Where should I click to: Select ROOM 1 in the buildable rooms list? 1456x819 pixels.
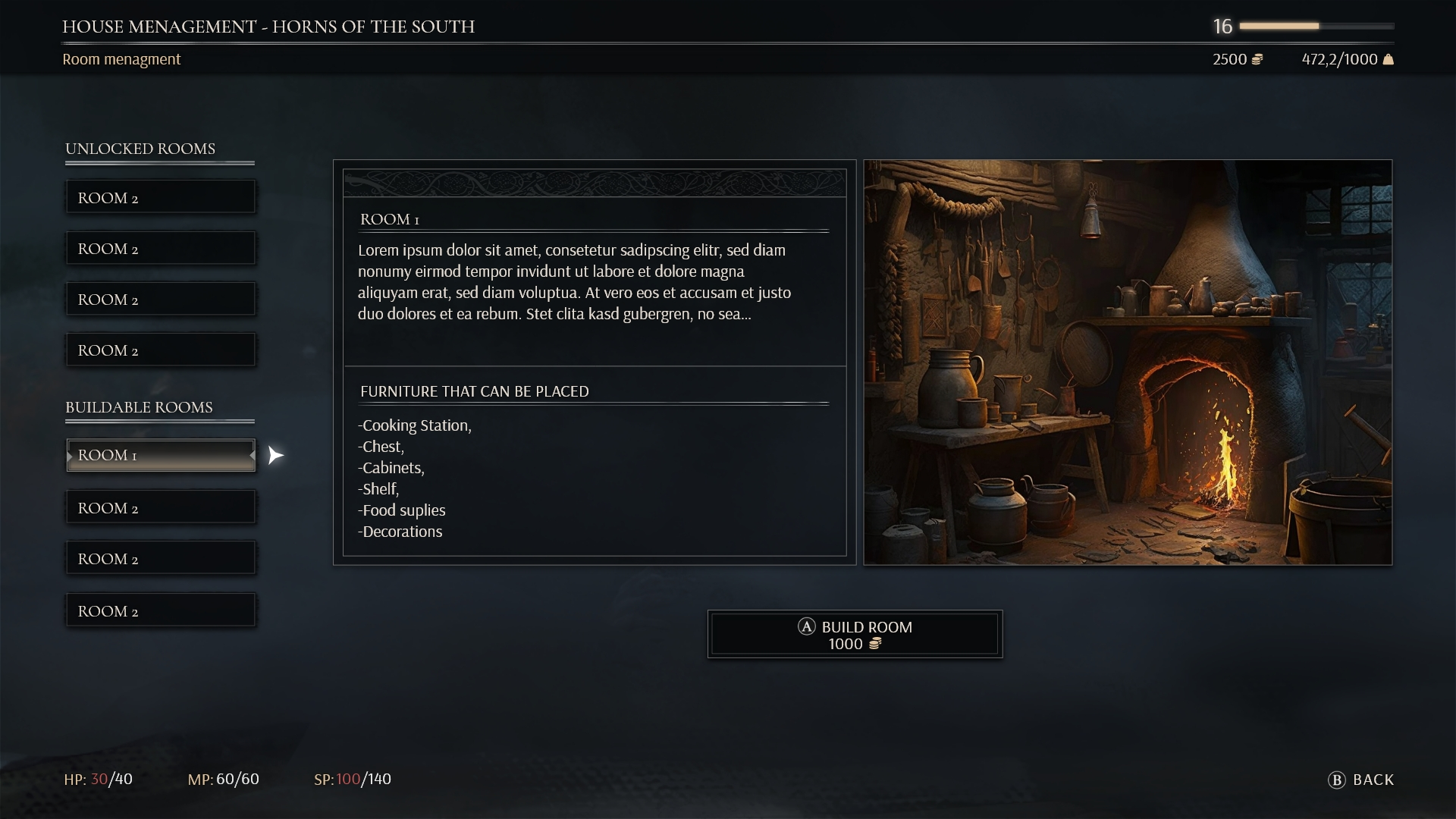click(161, 455)
